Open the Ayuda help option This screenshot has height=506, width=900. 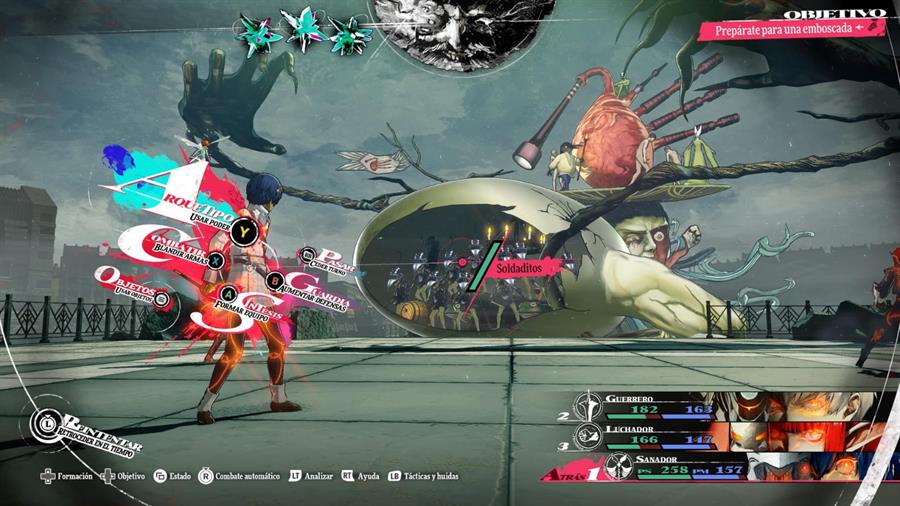[362, 476]
